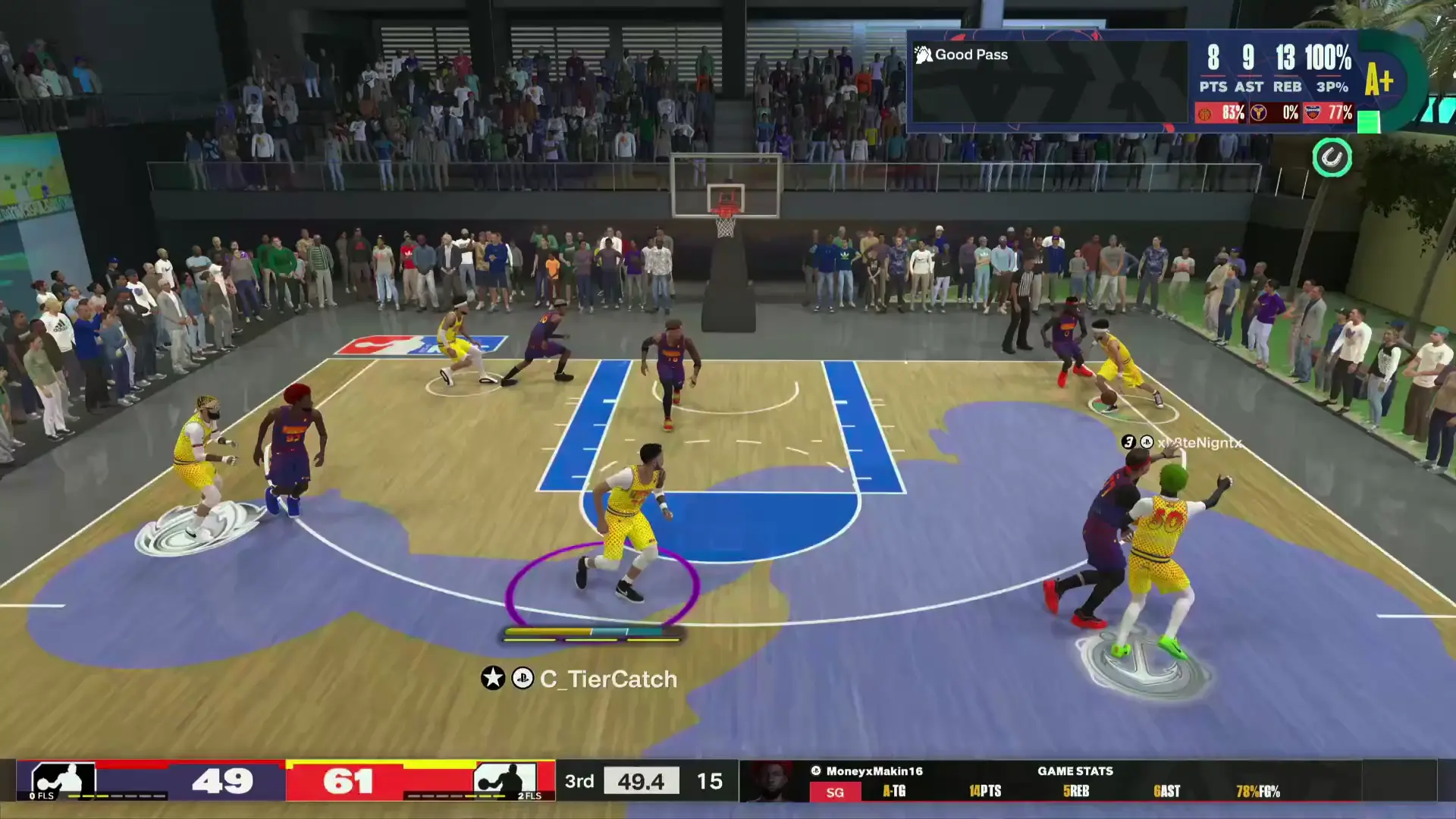Viewport: 1456px width, 819px height.
Task: Click the C_TierCatch player name tag
Action: 607,679
